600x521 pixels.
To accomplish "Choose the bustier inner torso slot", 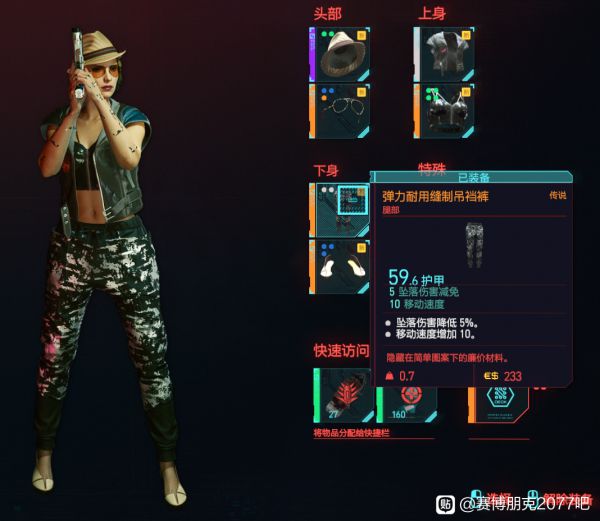I will (445, 109).
